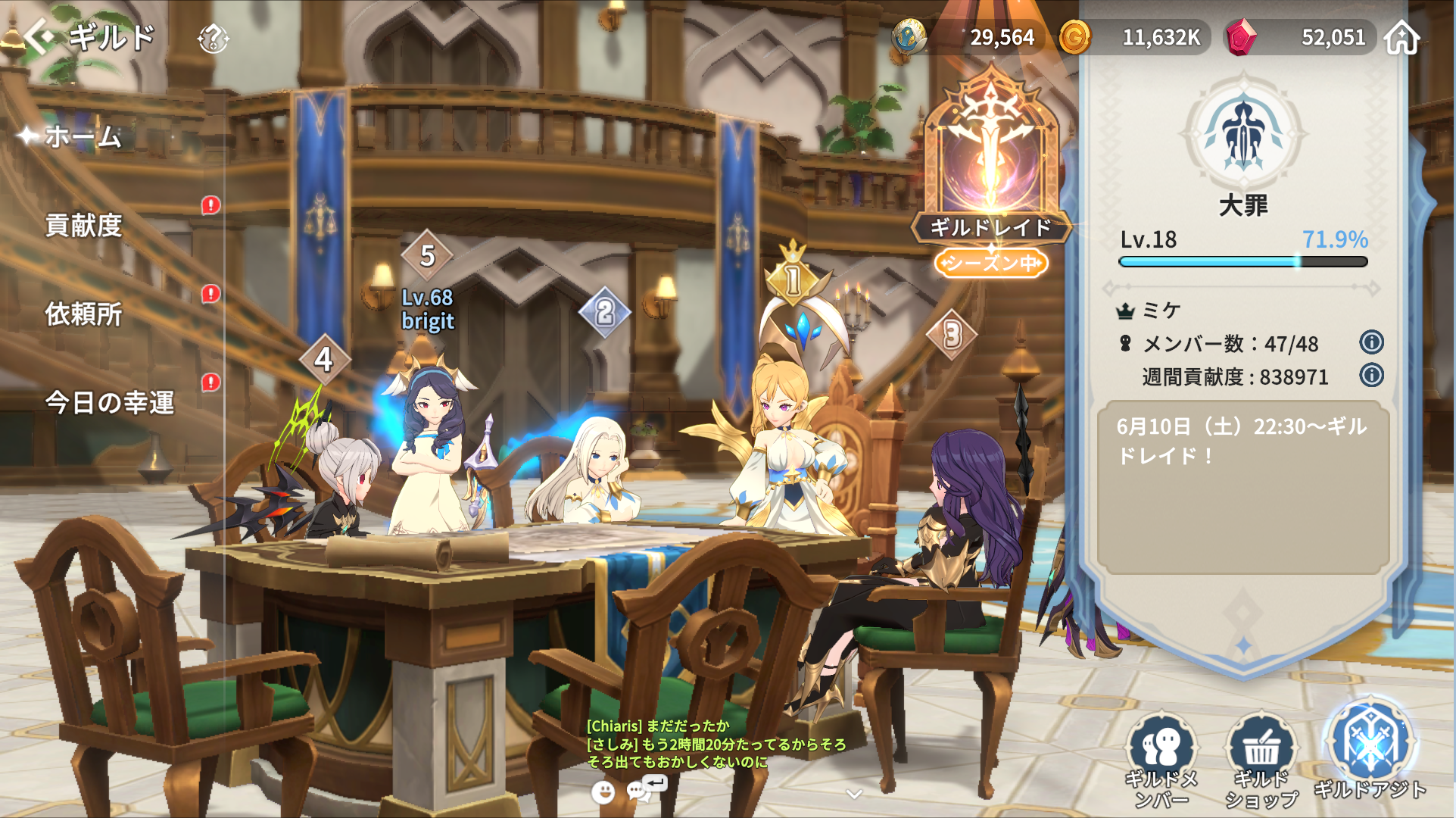The width and height of the screenshot is (1456, 818).
Task: Open the 依頼所 request board
Action: click(x=83, y=314)
